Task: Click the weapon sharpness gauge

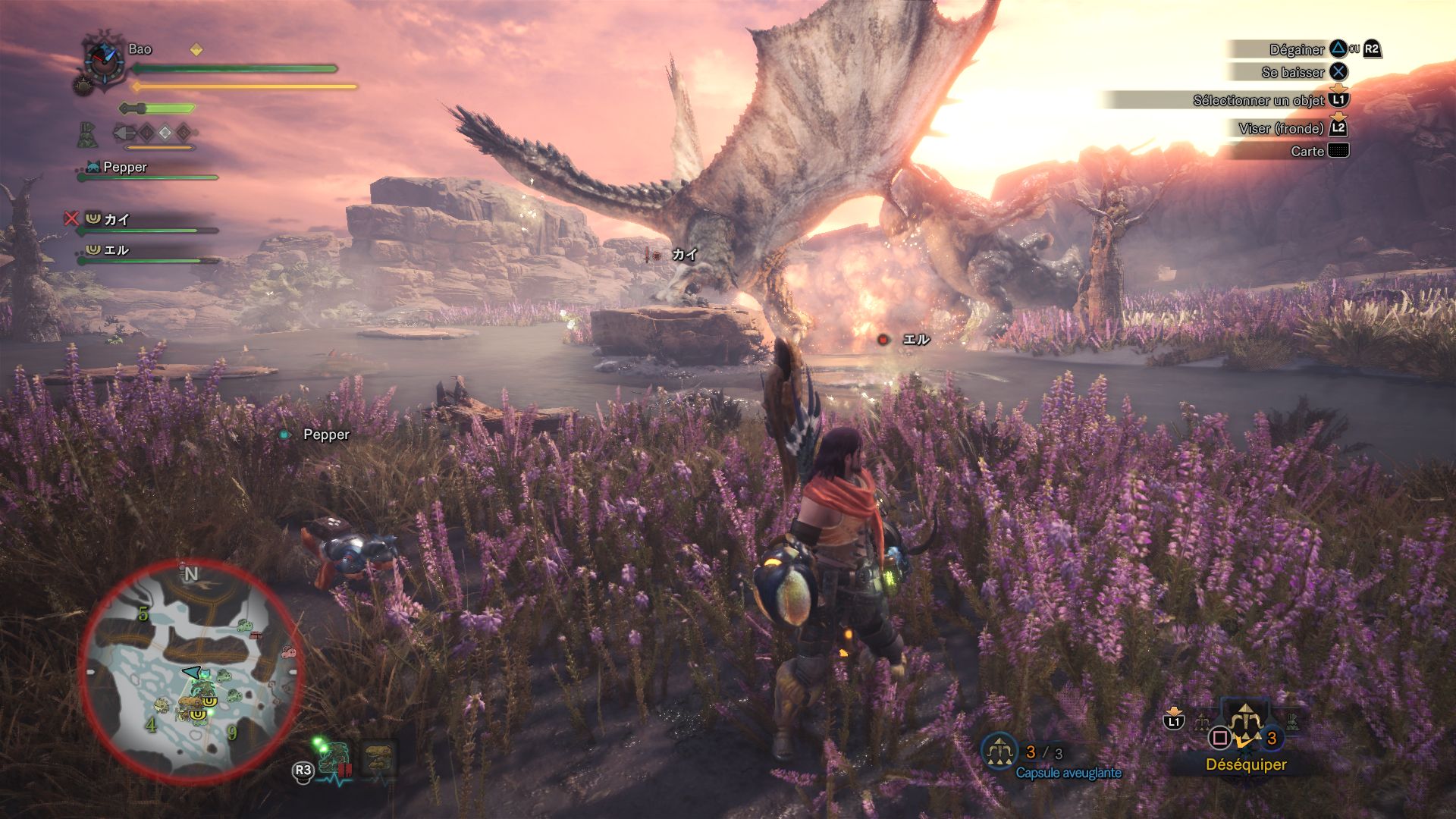Action: tap(157, 108)
